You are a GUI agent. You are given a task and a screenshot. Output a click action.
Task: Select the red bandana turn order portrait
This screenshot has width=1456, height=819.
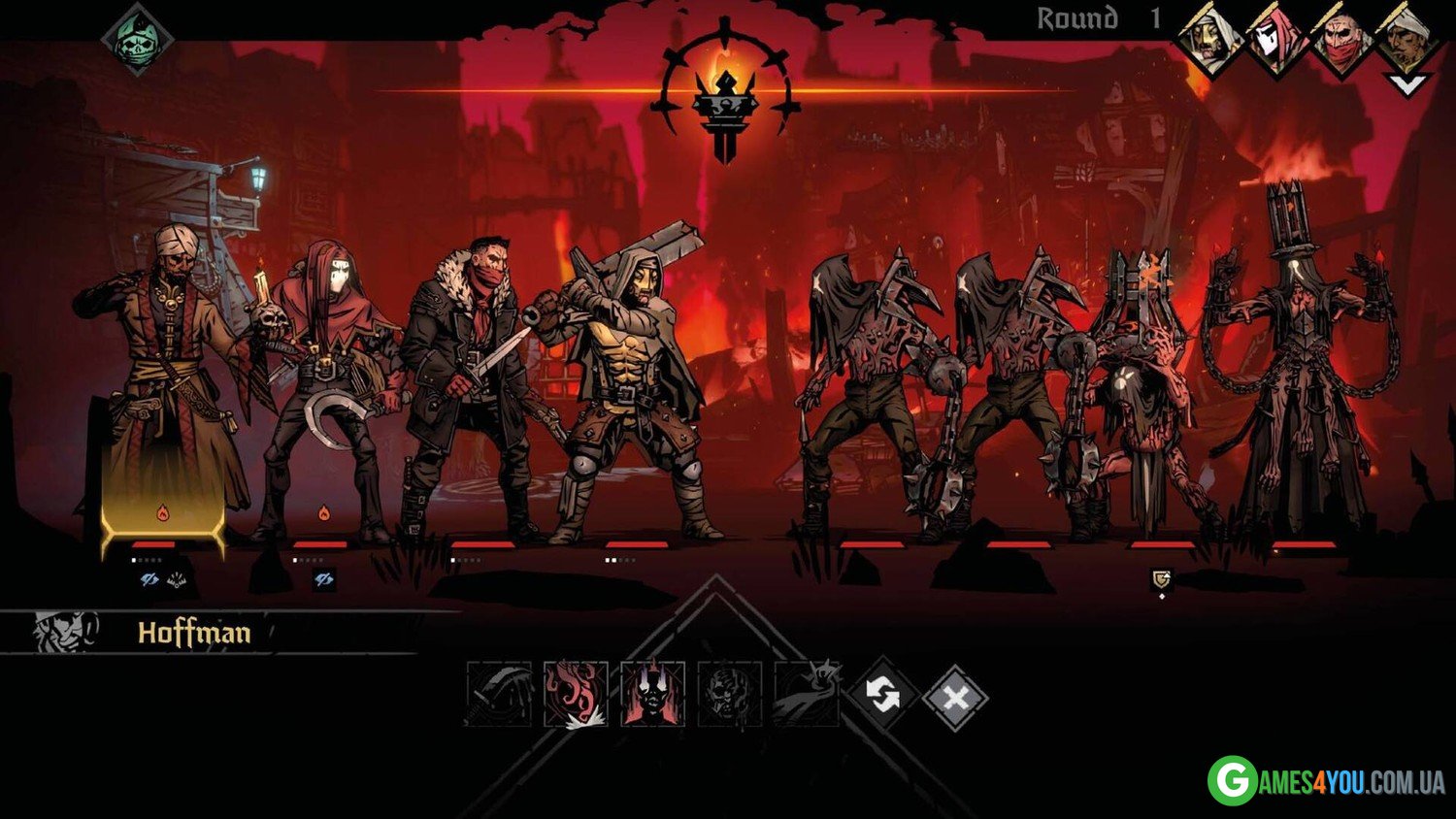pos(1341,39)
